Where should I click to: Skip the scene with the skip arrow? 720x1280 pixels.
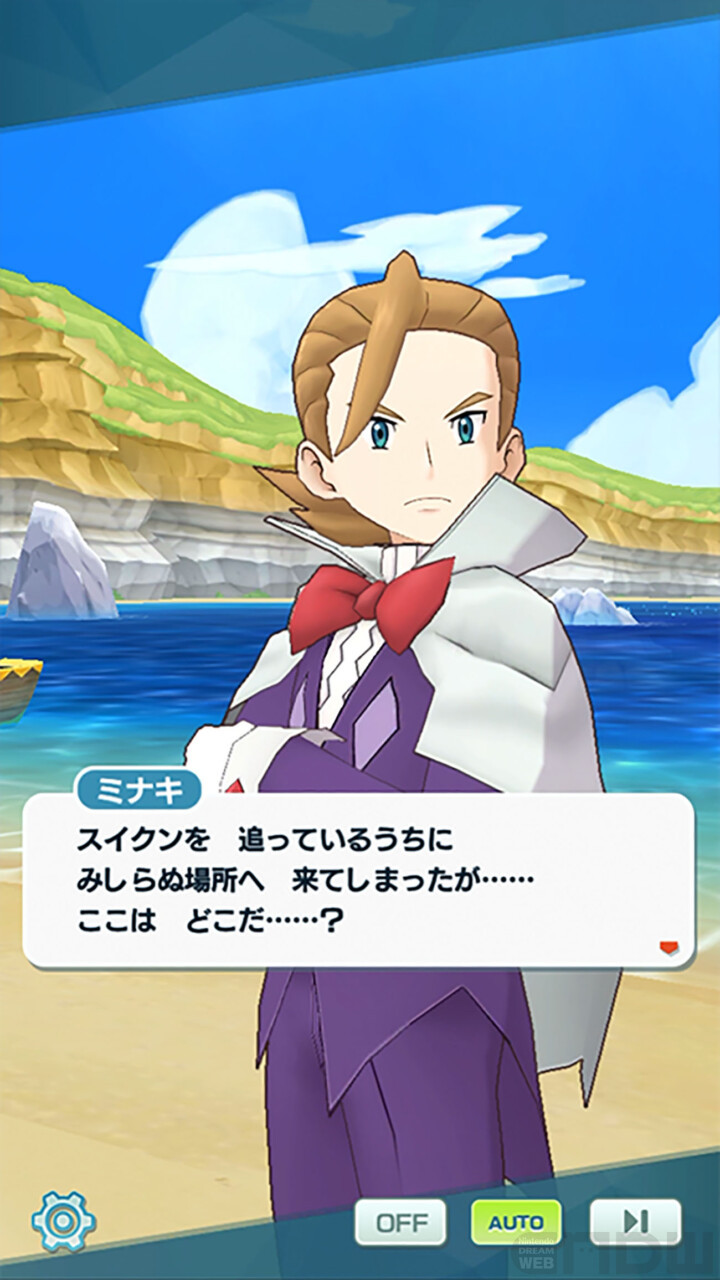tap(635, 1222)
